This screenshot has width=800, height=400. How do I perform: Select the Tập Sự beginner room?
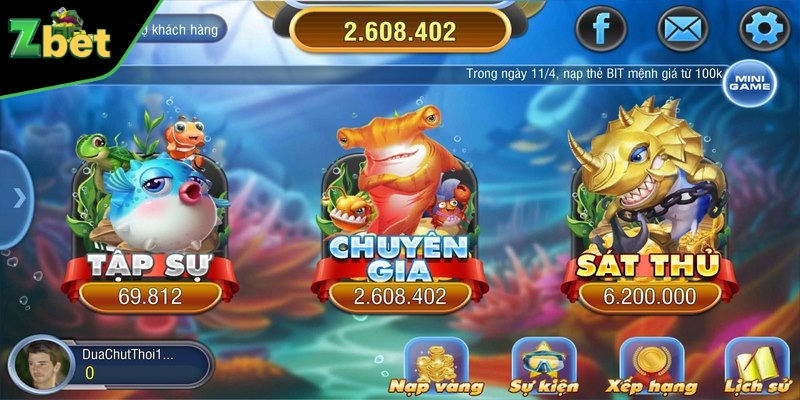coord(149,220)
